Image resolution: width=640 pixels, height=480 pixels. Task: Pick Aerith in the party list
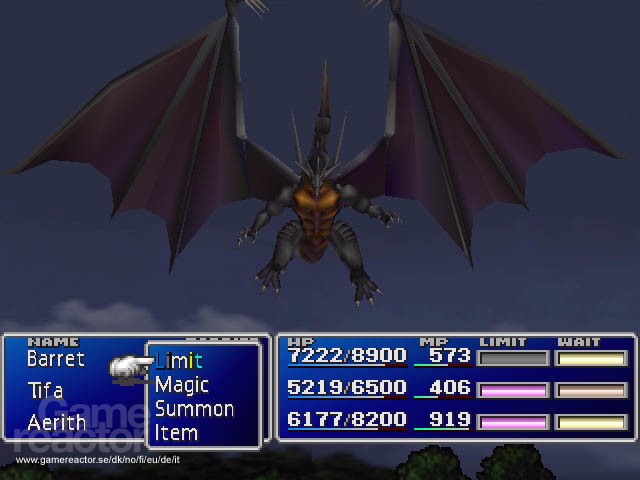point(57,422)
